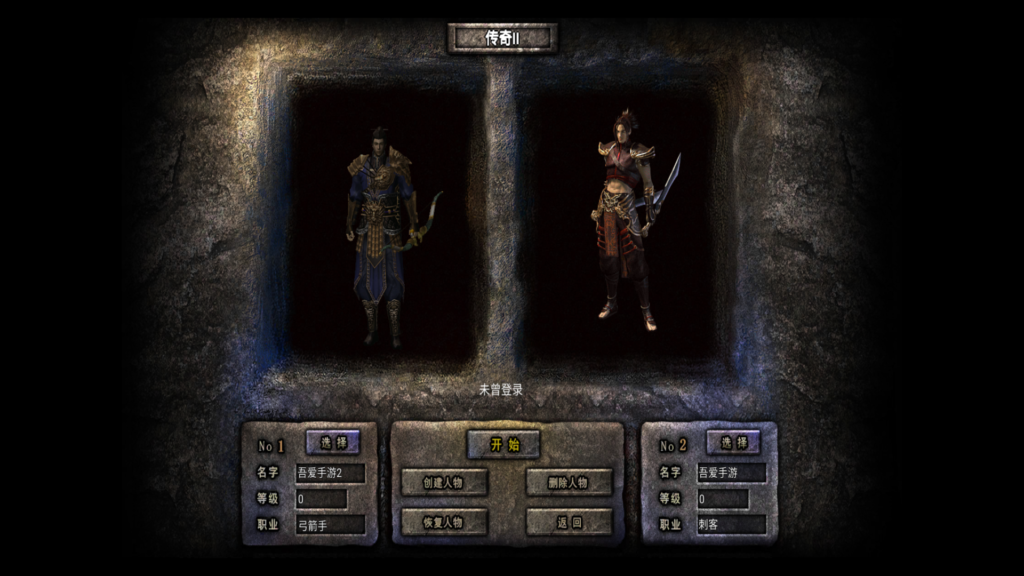The width and height of the screenshot is (1024, 576).
Task: Go back with the 返回 button
Action: tap(568, 522)
